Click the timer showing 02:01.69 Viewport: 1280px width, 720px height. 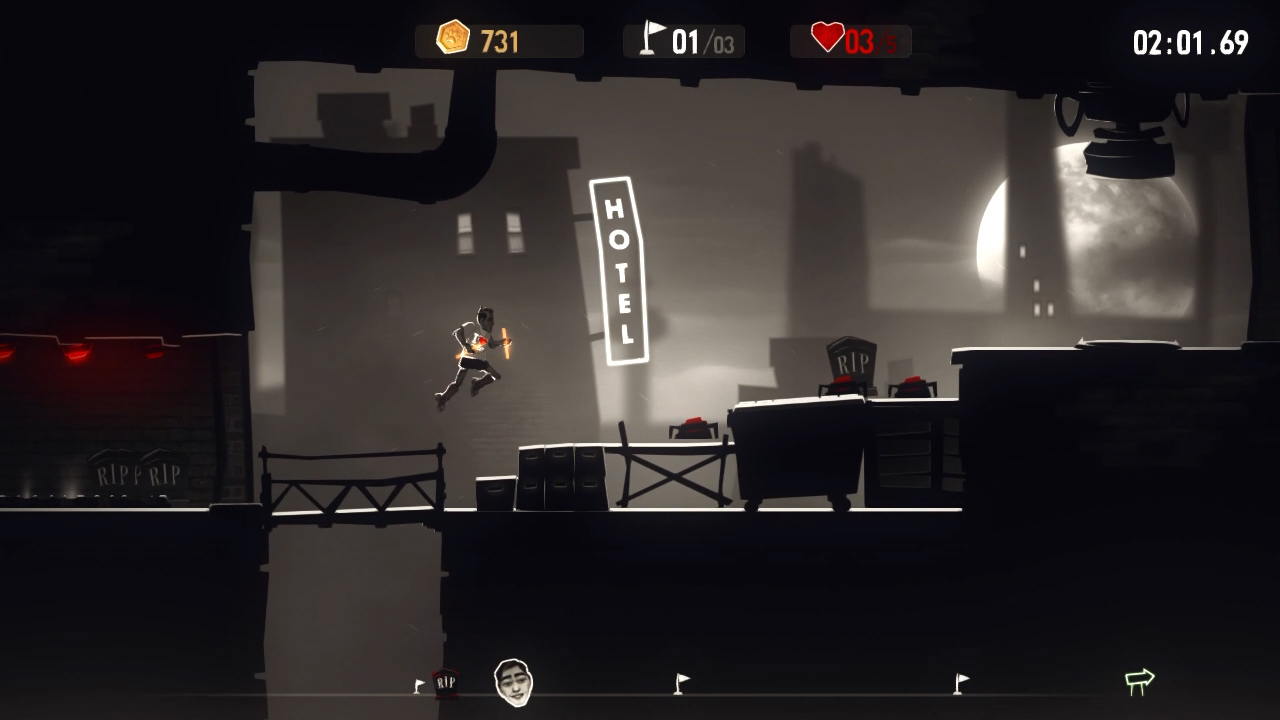pyautogui.click(x=1190, y=42)
